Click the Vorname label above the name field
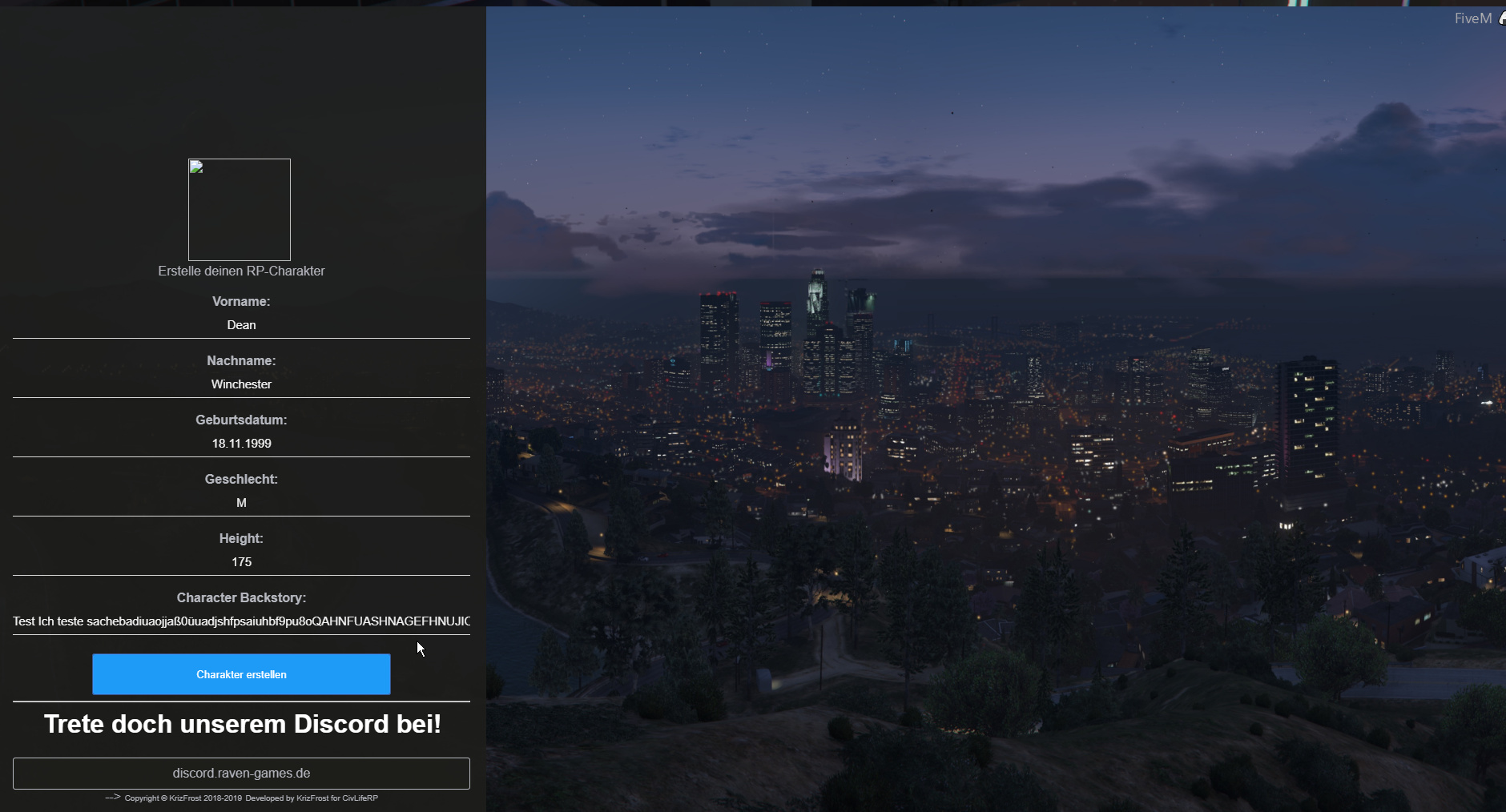The width and height of the screenshot is (1506, 812). click(241, 301)
